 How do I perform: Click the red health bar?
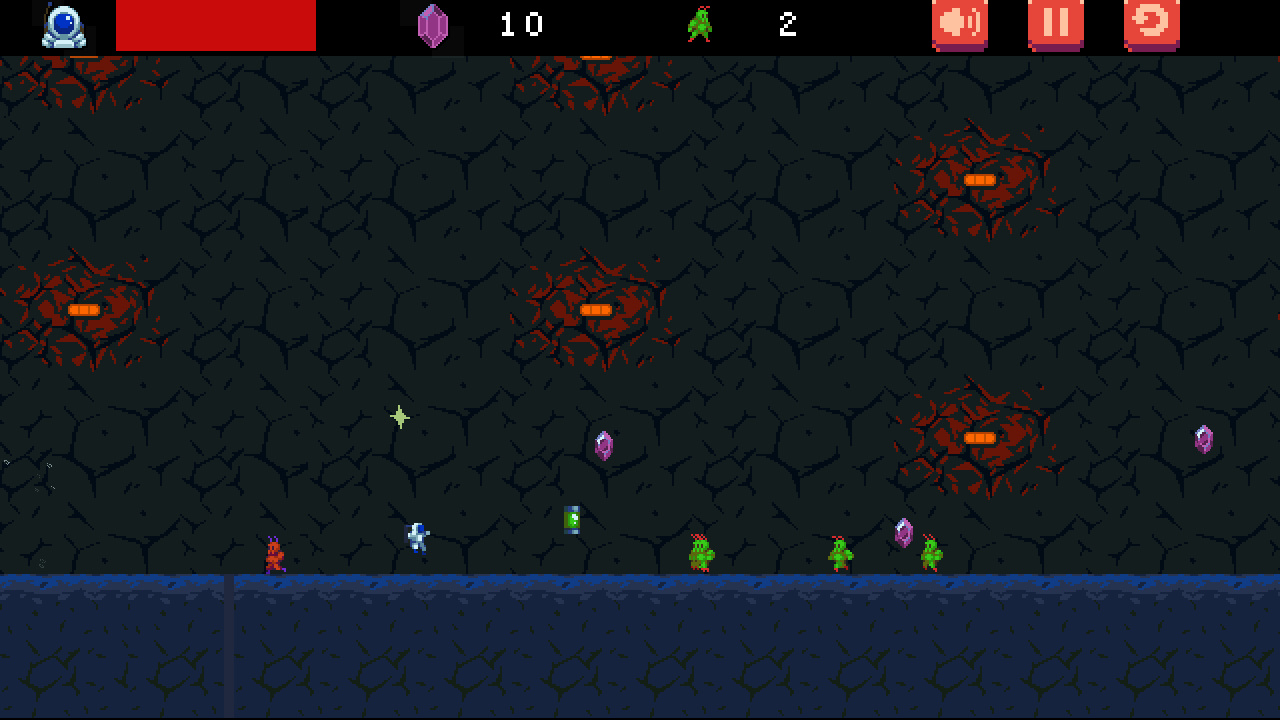[x=215, y=24]
